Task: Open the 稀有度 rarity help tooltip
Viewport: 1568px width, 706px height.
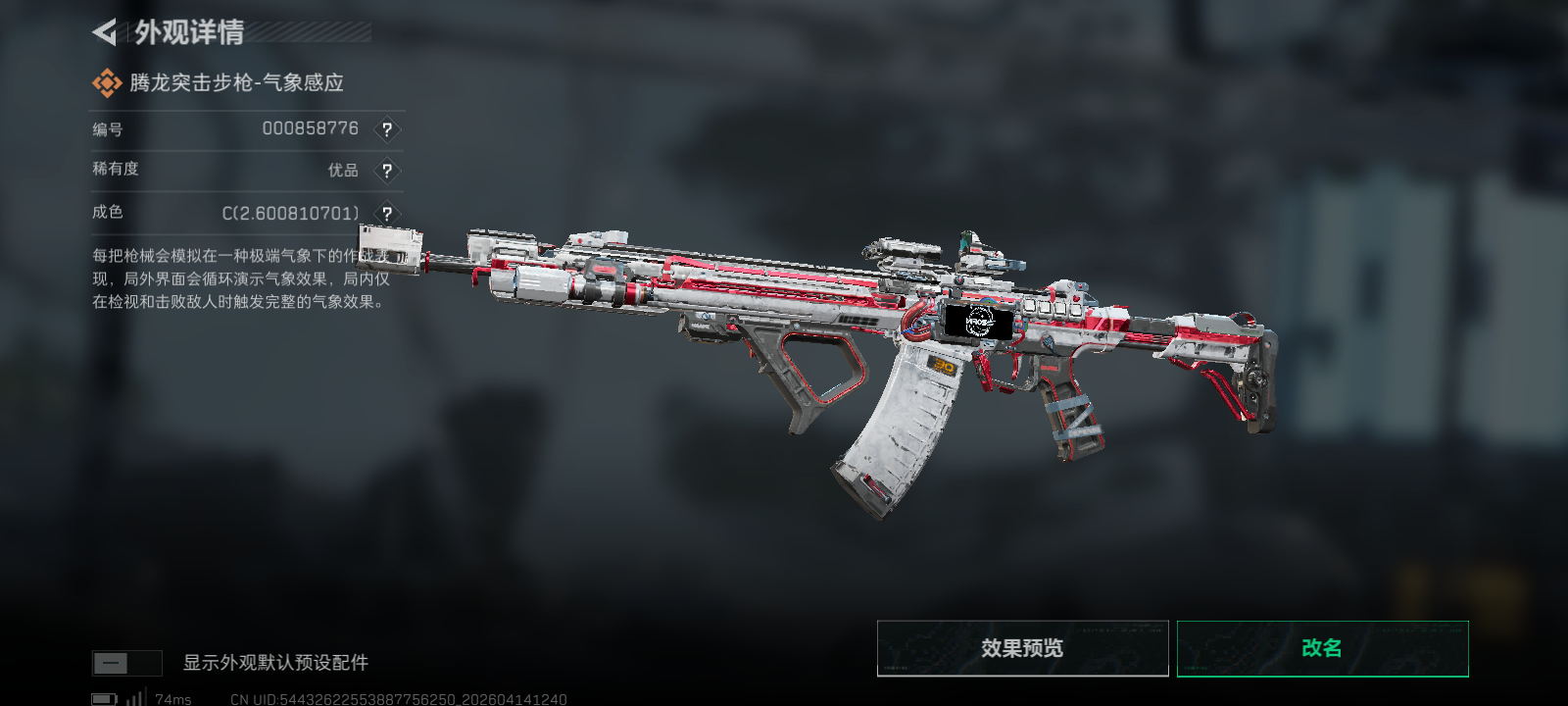Action: pos(387,171)
